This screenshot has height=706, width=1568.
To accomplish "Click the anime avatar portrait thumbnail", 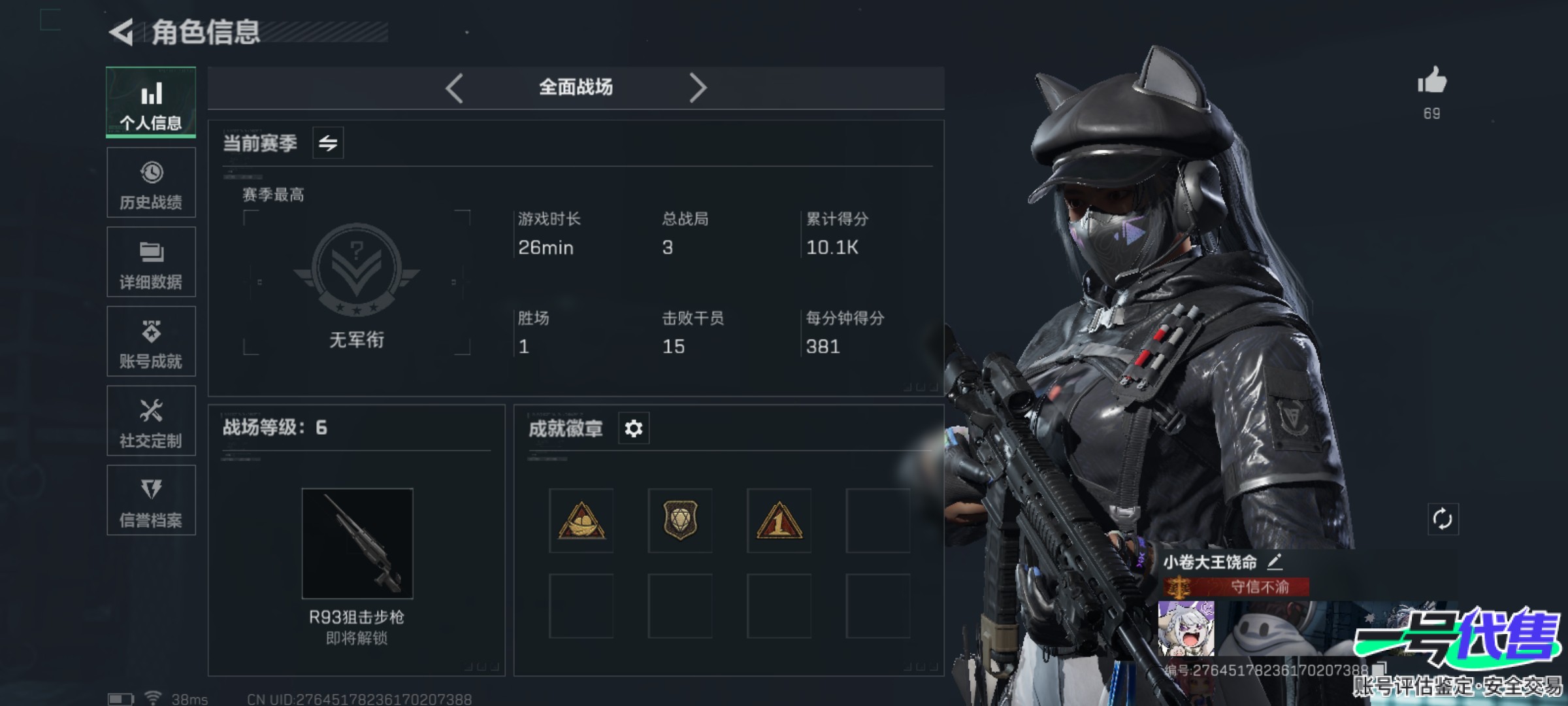I will pyautogui.click(x=1186, y=629).
